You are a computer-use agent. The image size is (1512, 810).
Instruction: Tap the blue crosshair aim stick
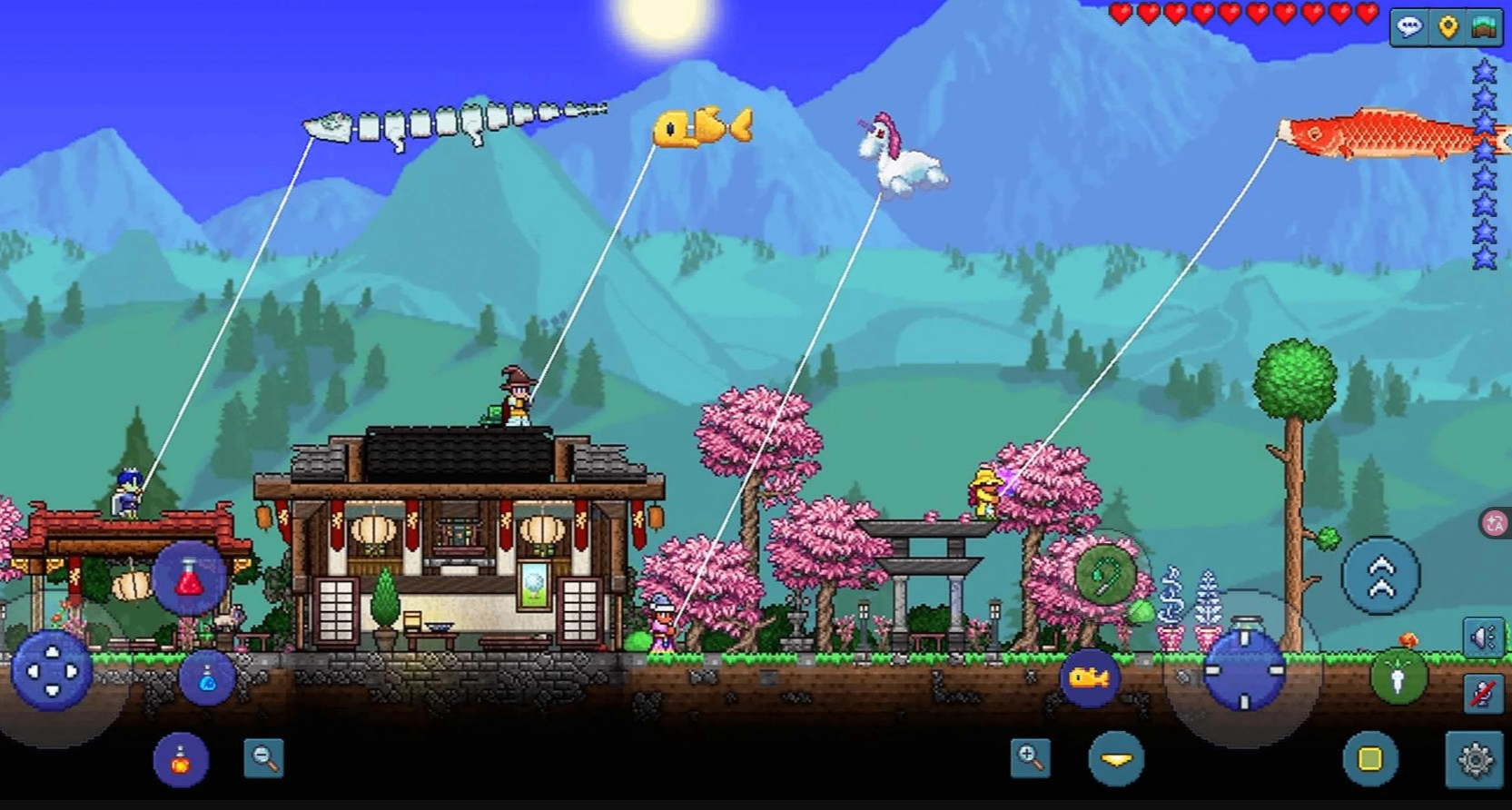(x=1244, y=670)
